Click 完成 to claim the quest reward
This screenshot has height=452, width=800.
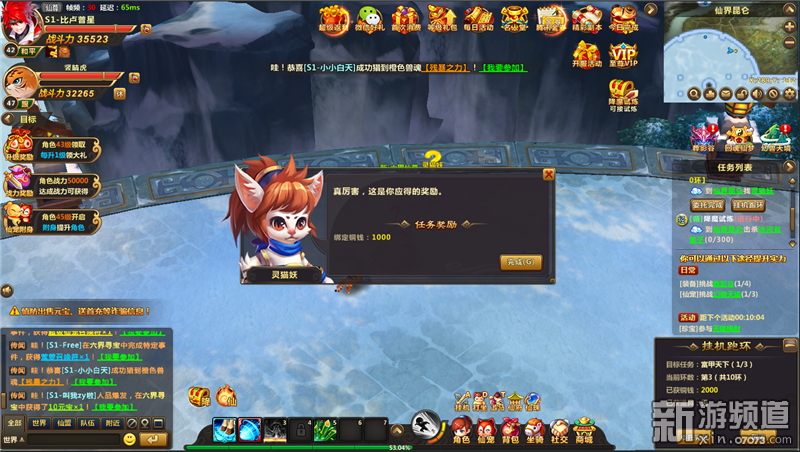(x=521, y=262)
